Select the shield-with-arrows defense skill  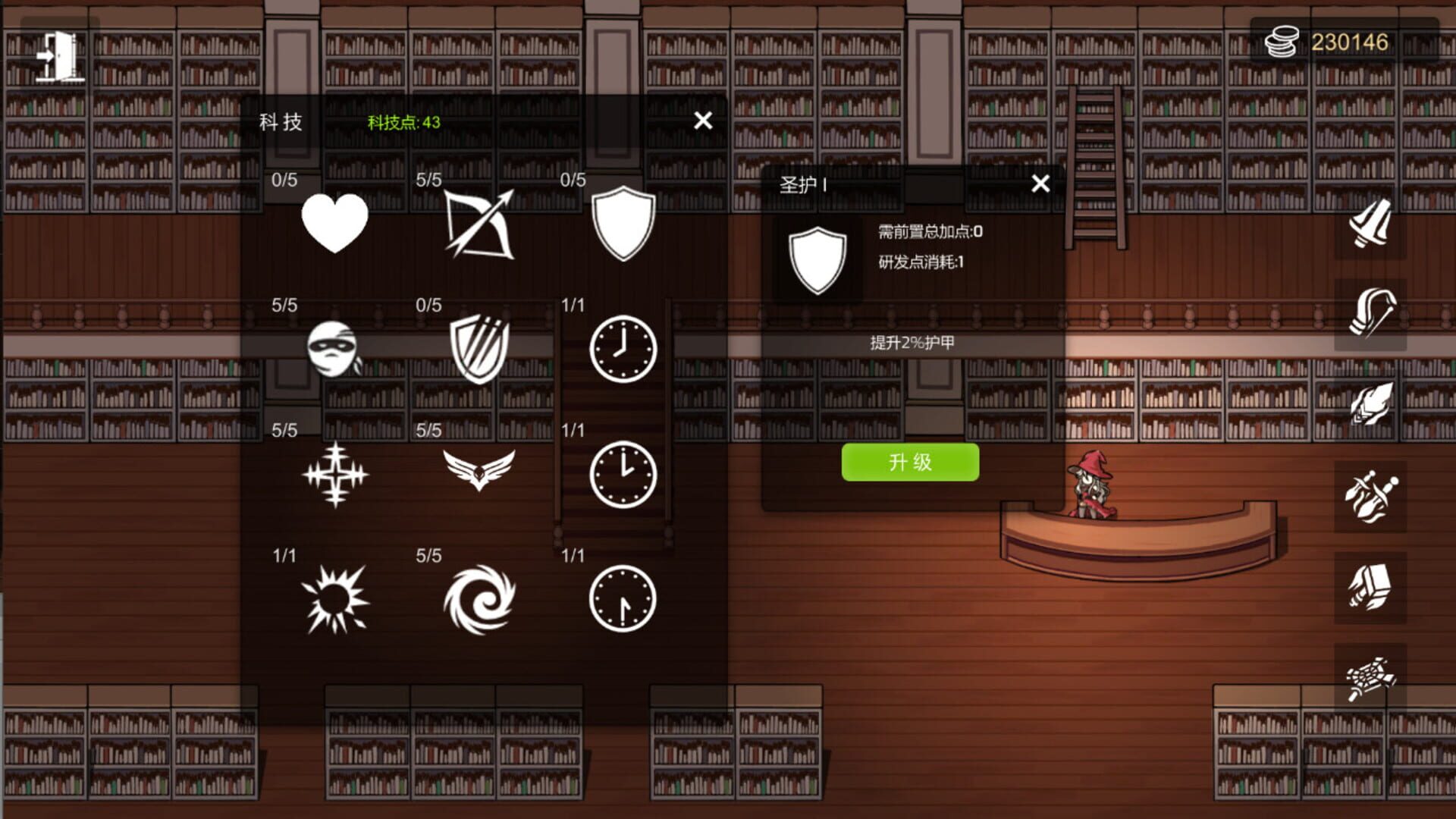(480, 349)
